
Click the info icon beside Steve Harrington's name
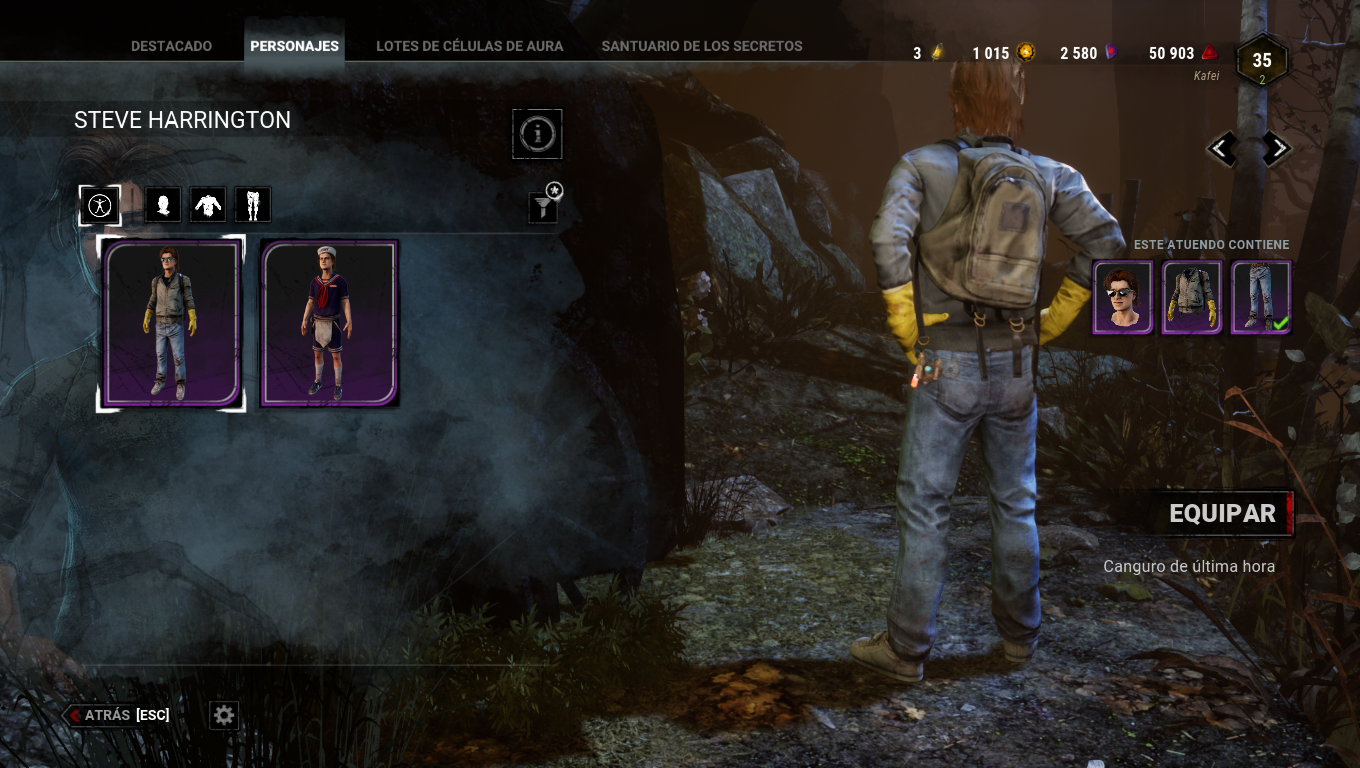[x=537, y=134]
